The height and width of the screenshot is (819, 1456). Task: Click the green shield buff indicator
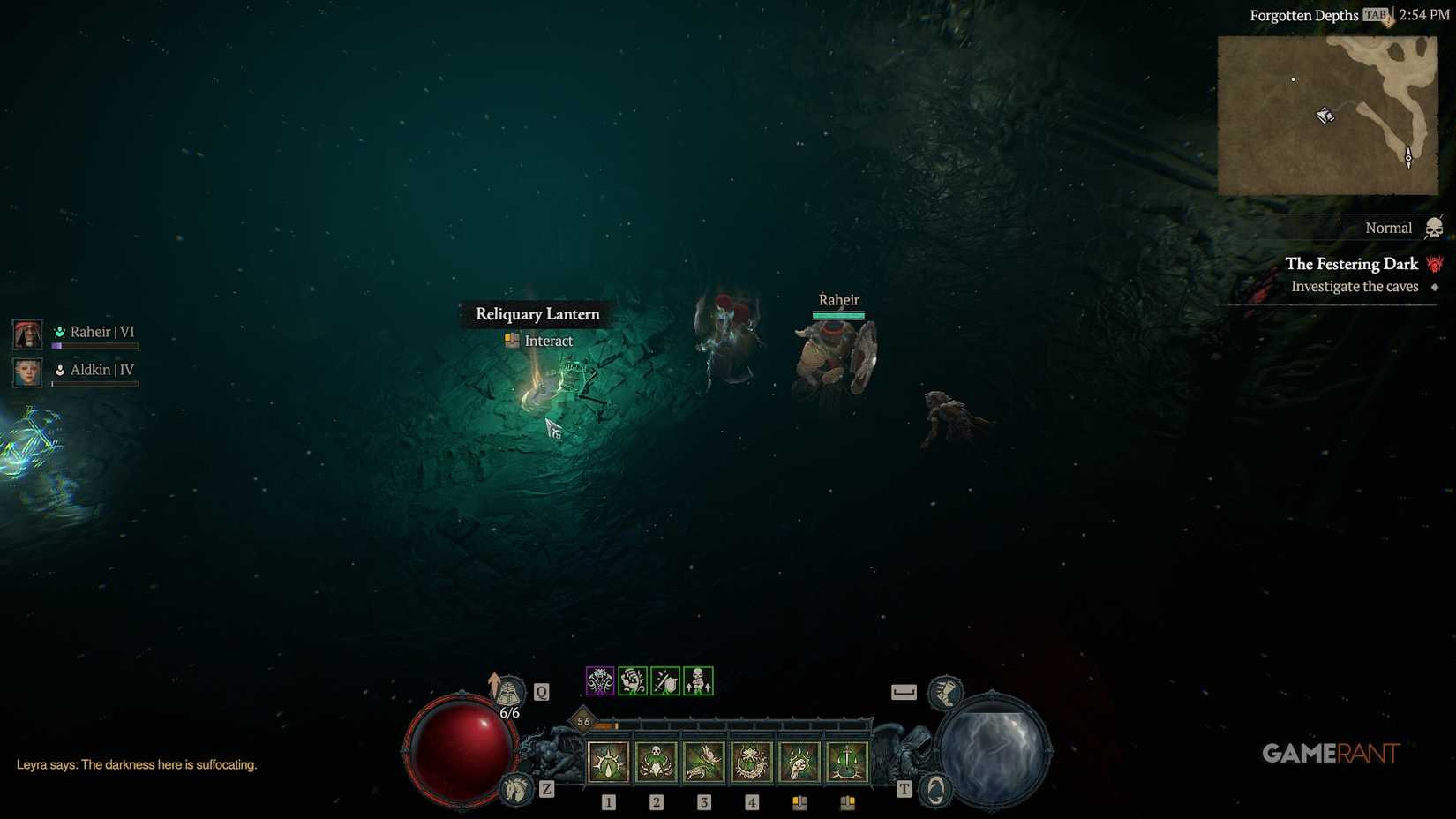664,680
